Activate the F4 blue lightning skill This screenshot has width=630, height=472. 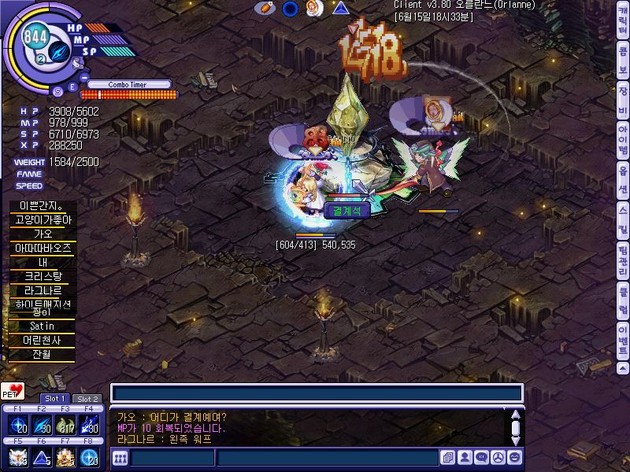pyautogui.click(x=88, y=425)
